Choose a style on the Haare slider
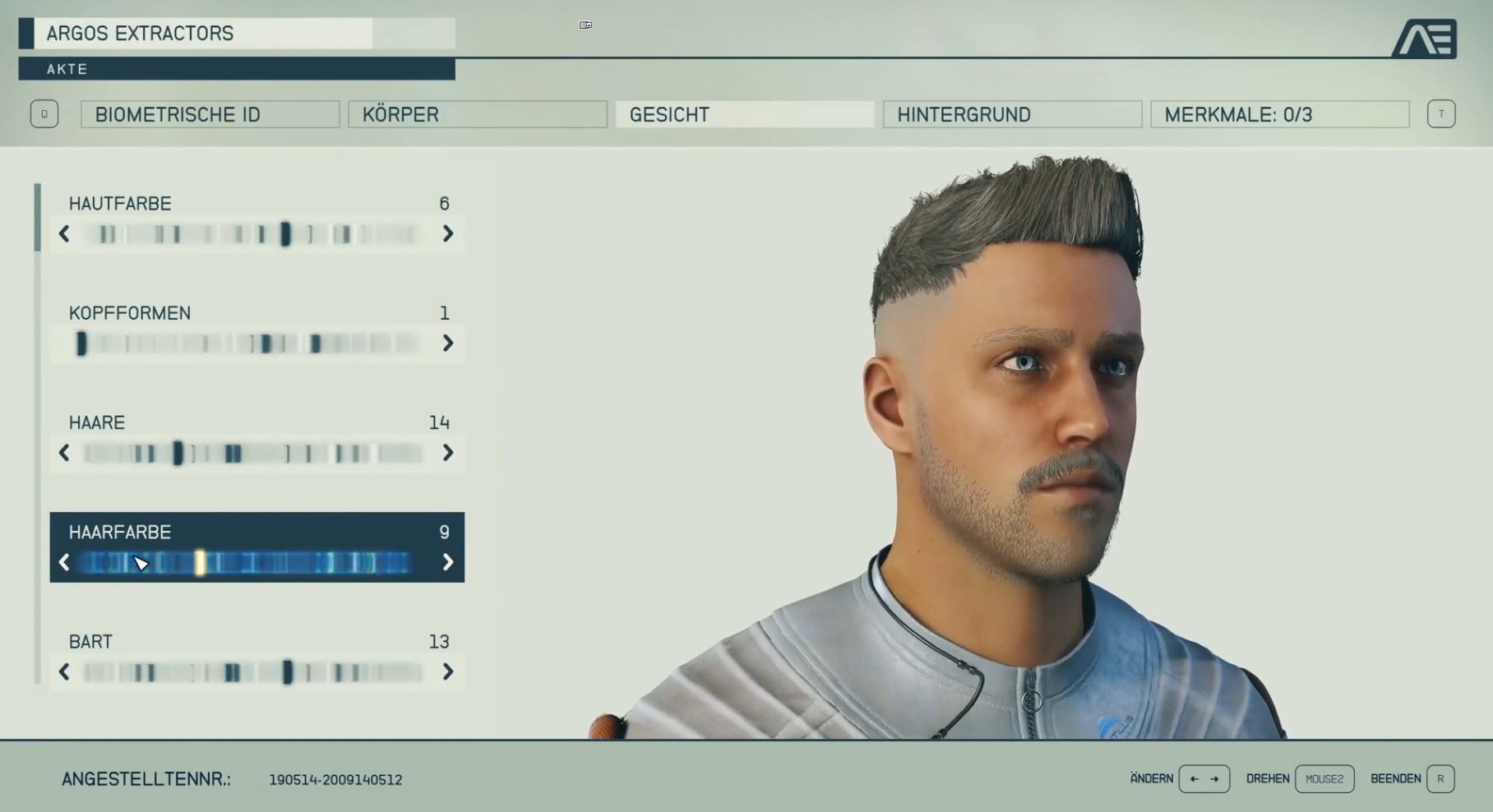 coord(255,453)
